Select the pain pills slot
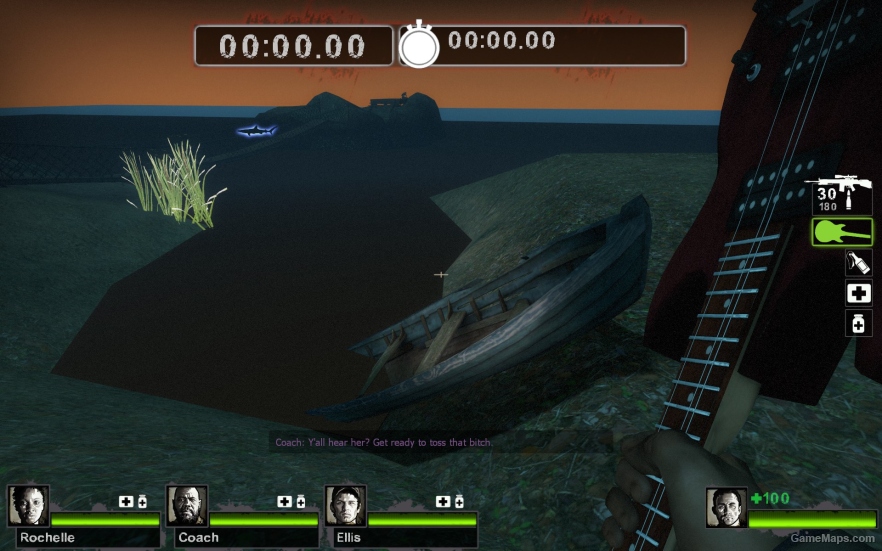 pos(858,323)
